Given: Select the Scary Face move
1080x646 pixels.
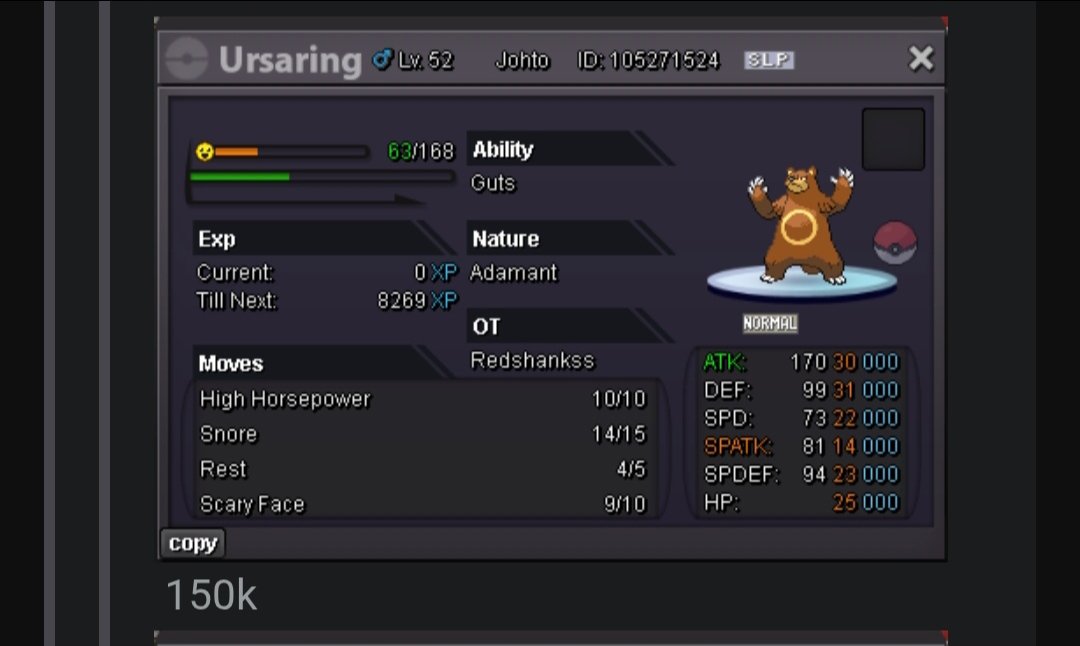Looking at the screenshot, I should coord(422,504).
